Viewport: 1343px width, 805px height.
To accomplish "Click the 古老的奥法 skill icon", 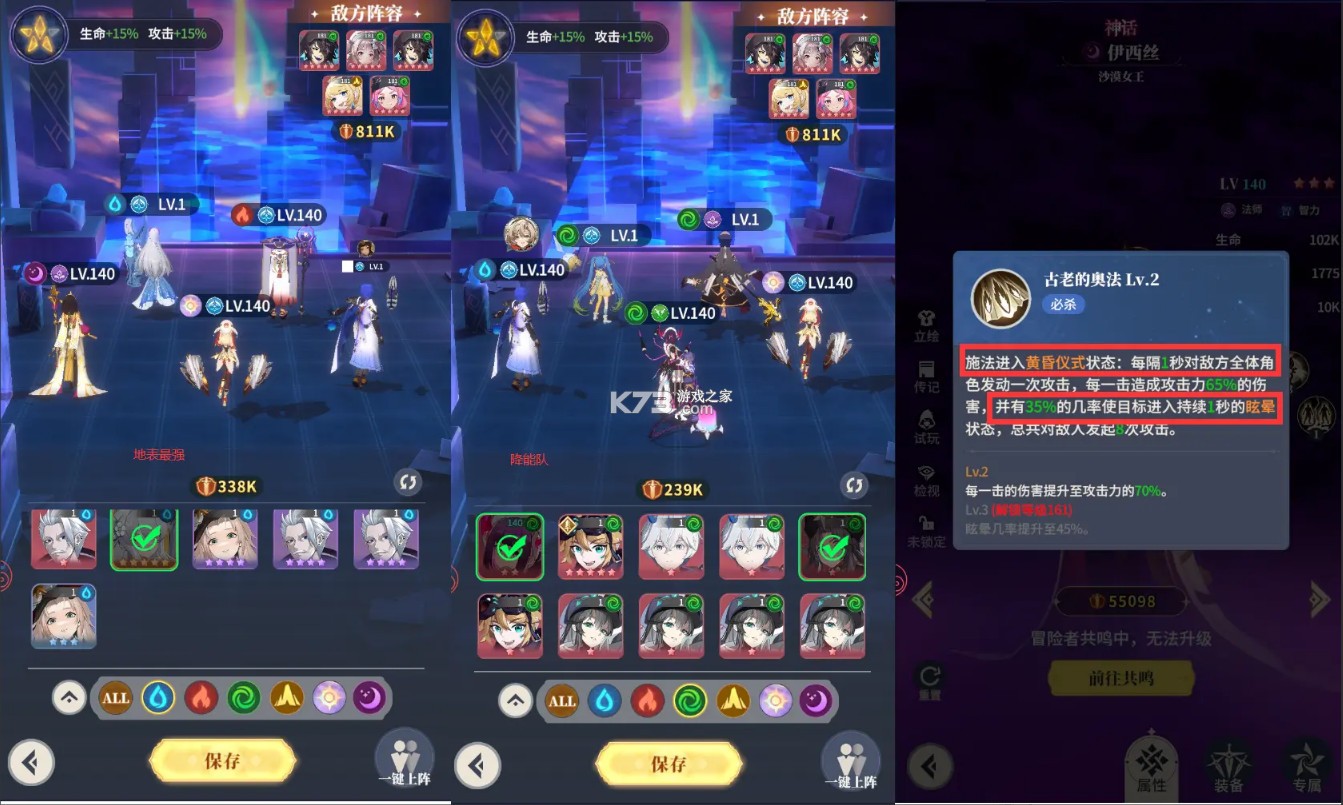I will (x=999, y=300).
